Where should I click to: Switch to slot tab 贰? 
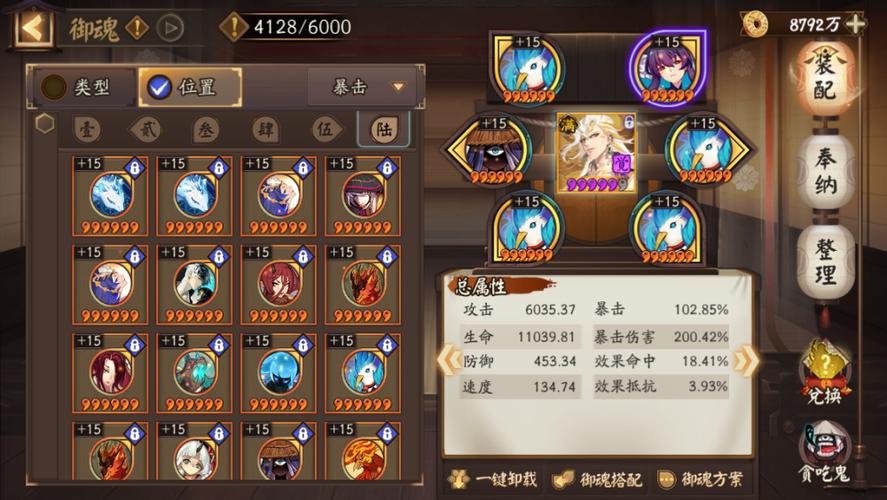pyautogui.click(x=146, y=129)
